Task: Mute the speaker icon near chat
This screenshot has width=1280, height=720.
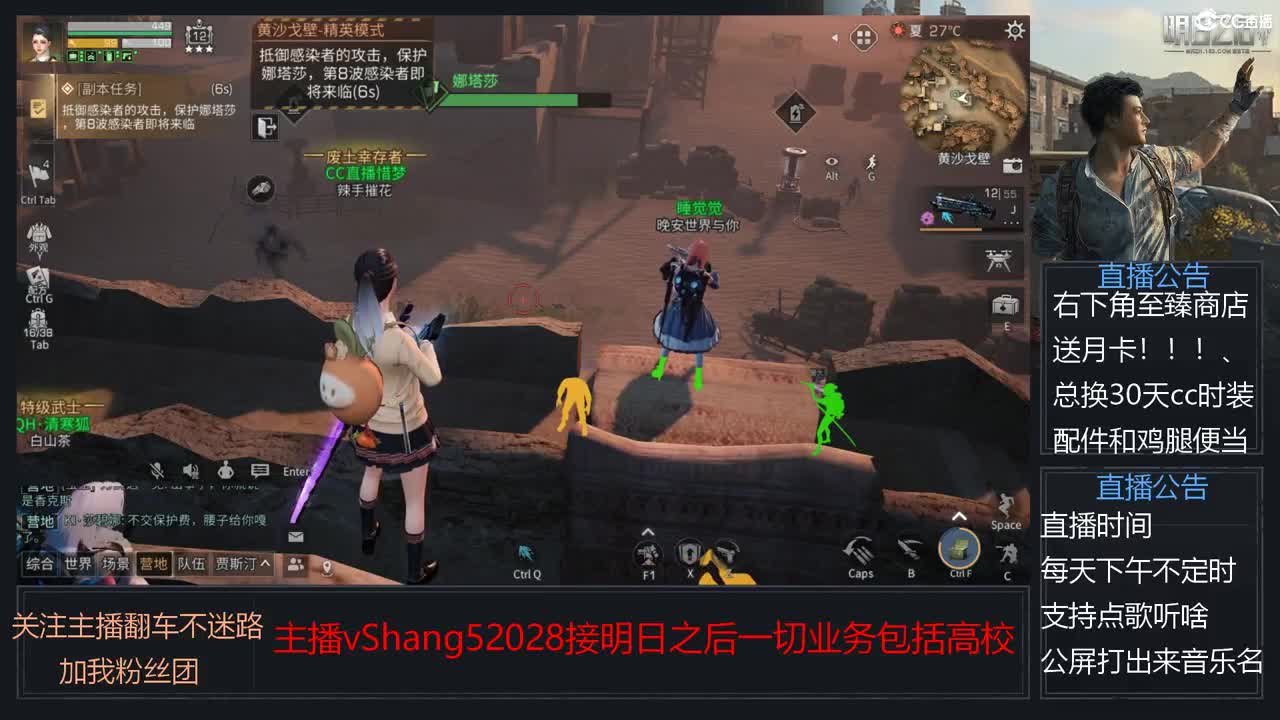Action: tap(190, 469)
